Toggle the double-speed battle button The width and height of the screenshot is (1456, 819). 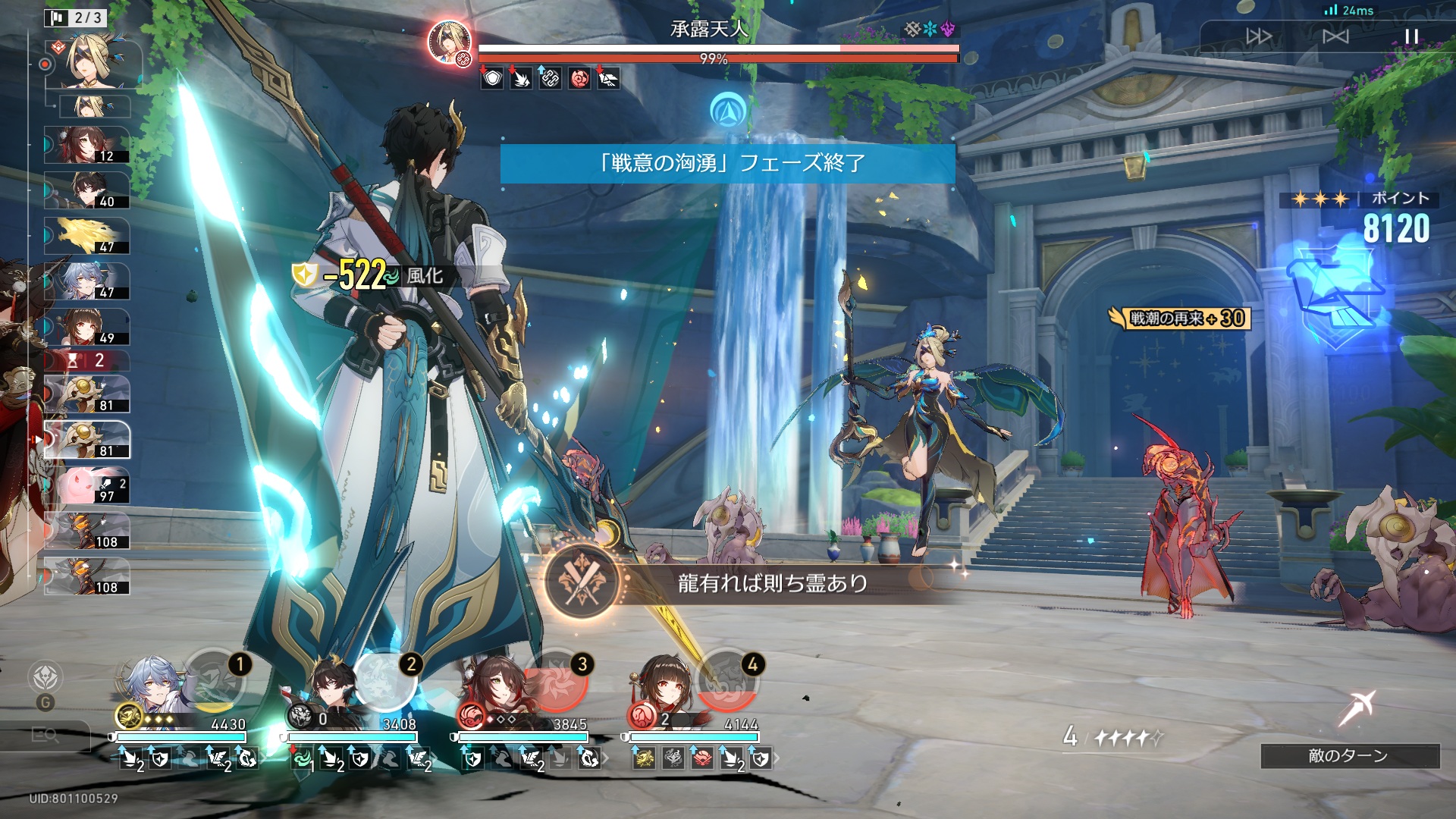click(x=1259, y=36)
